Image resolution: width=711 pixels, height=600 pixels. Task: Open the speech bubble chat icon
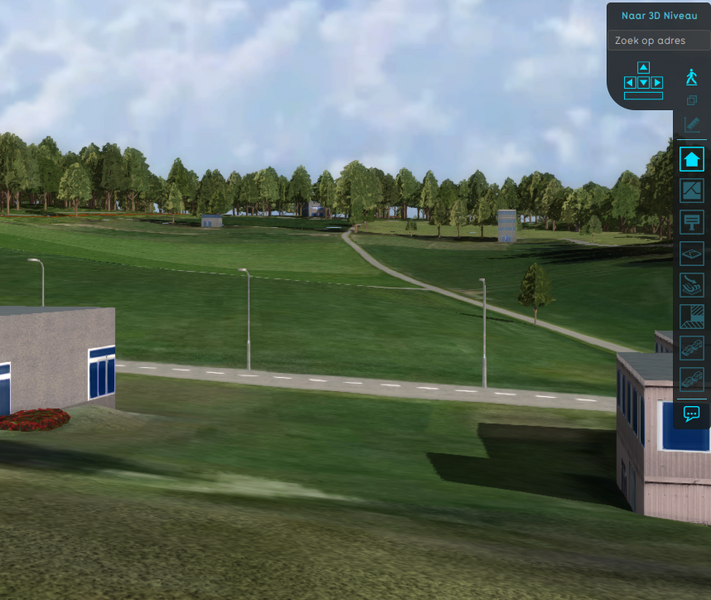(691, 413)
